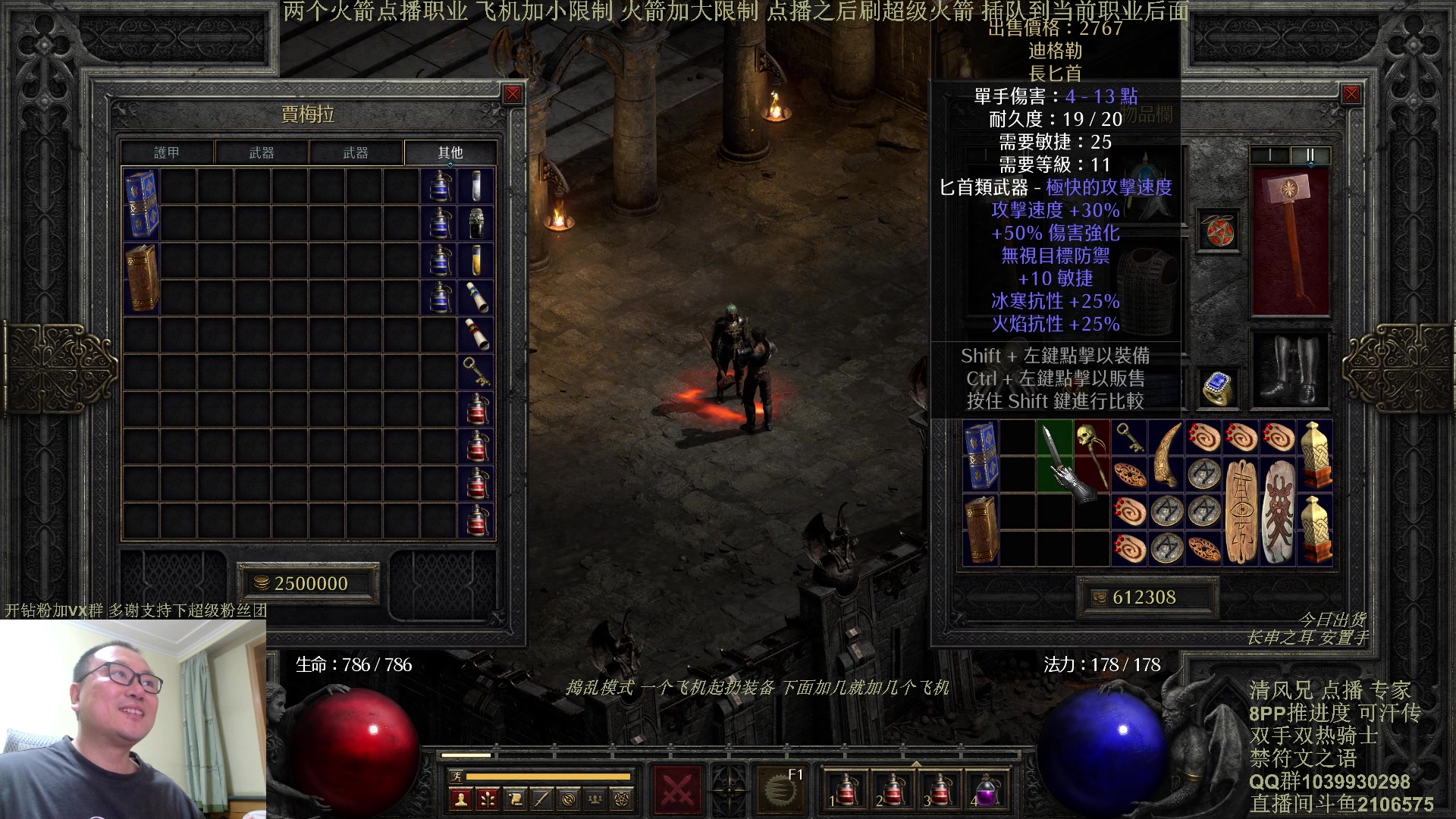Switch to the 護甲 armor tab
1456x819 pixels.
pyautogui.click(x=167, y=152)
